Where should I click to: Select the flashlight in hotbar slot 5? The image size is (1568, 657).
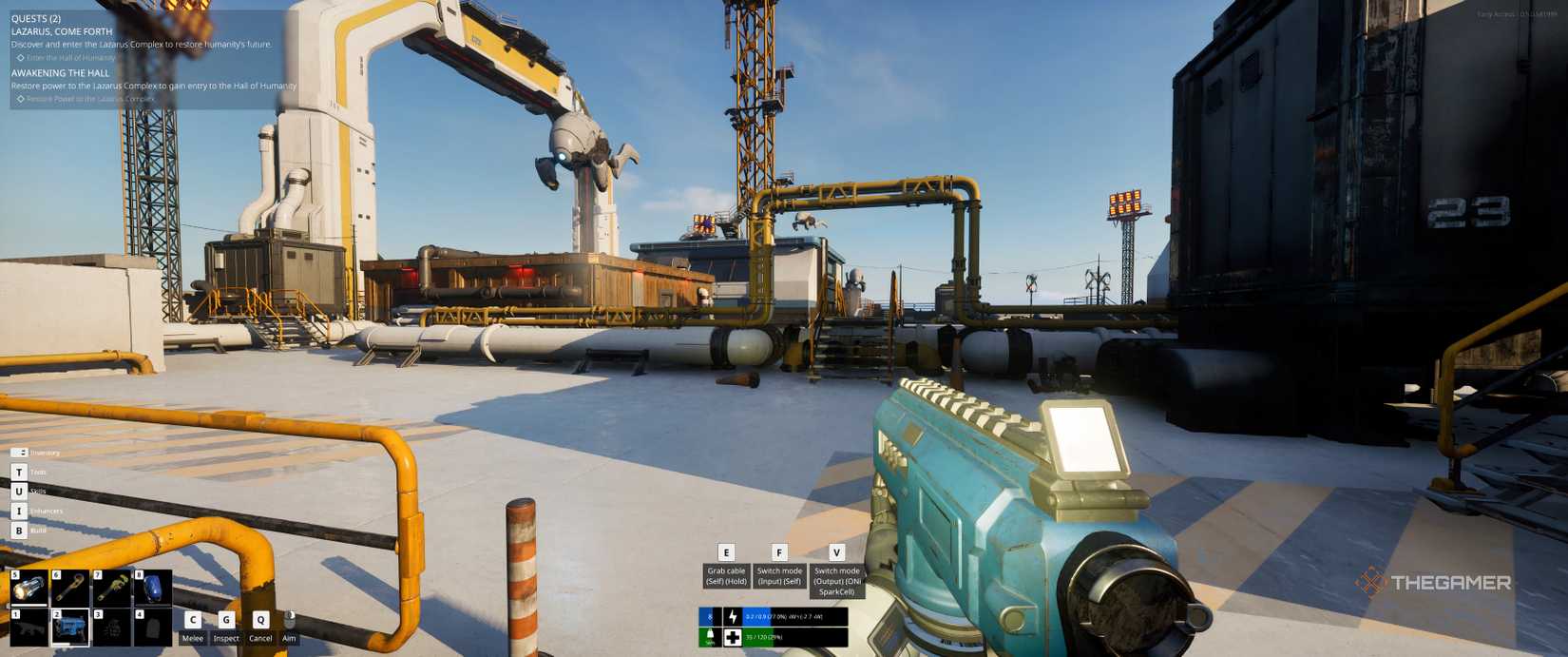click(29, 589)
